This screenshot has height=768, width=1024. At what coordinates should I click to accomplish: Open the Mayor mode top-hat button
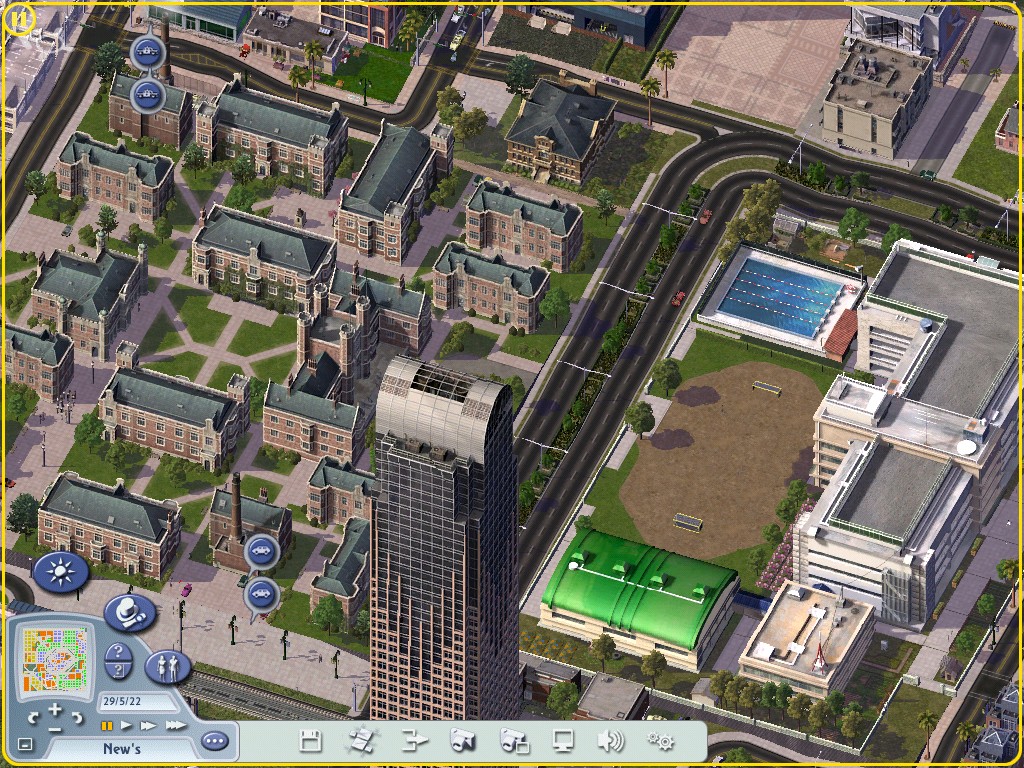(x=129, y=611)
